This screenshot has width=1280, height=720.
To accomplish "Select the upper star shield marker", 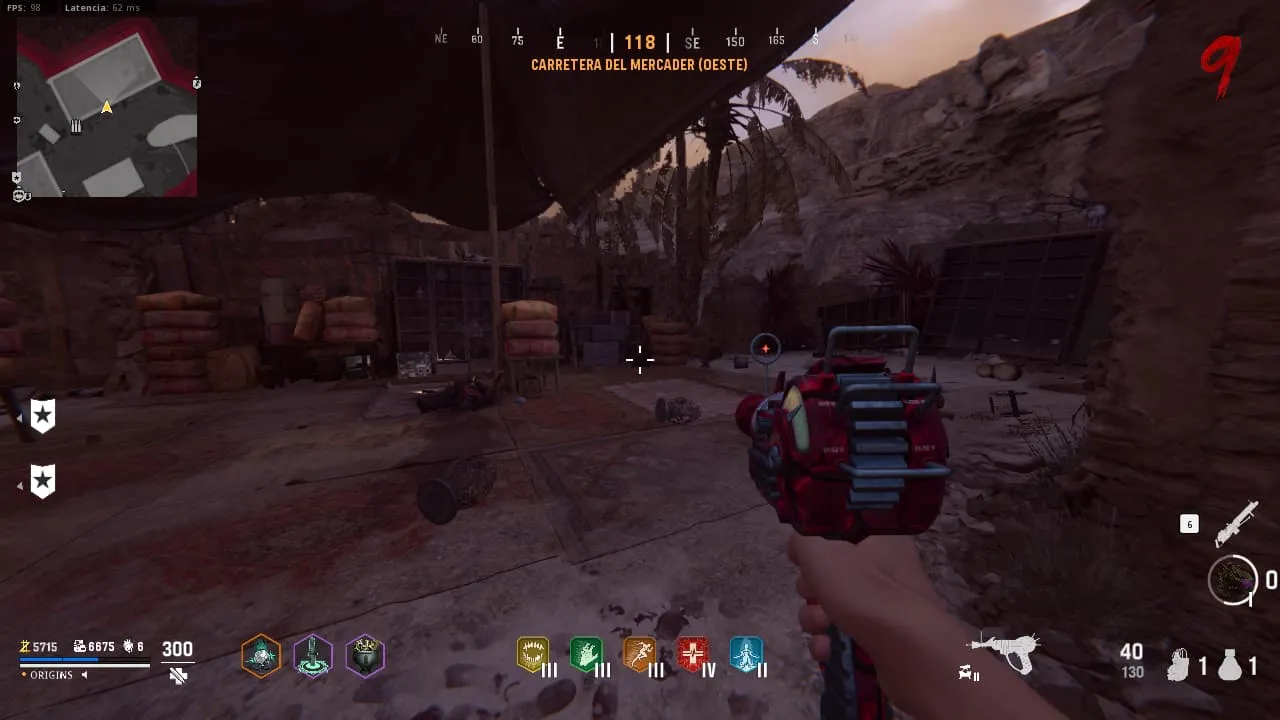I will (x=42, y=415).
